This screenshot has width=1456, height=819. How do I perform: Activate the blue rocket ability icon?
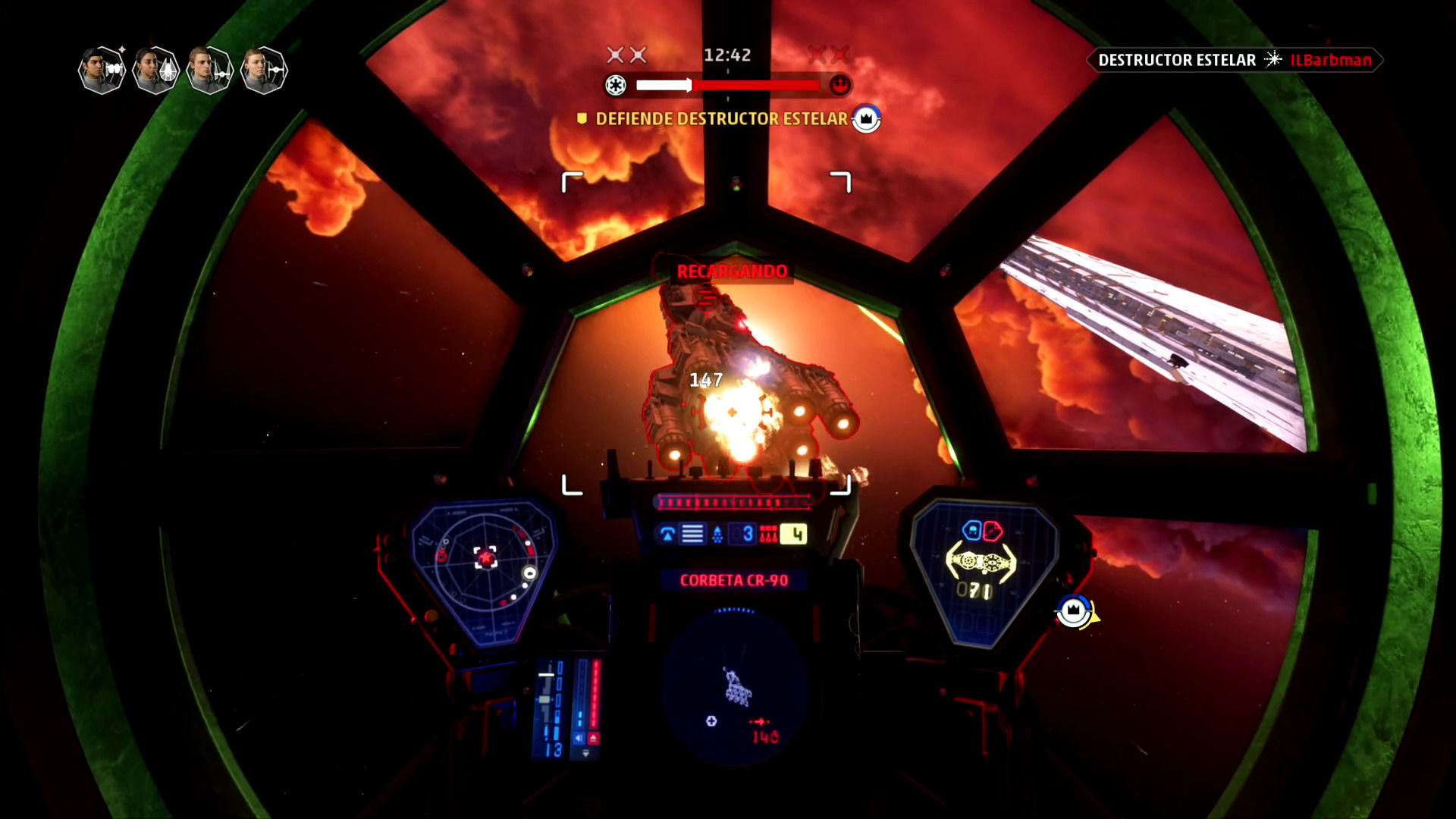click(717, 535)
